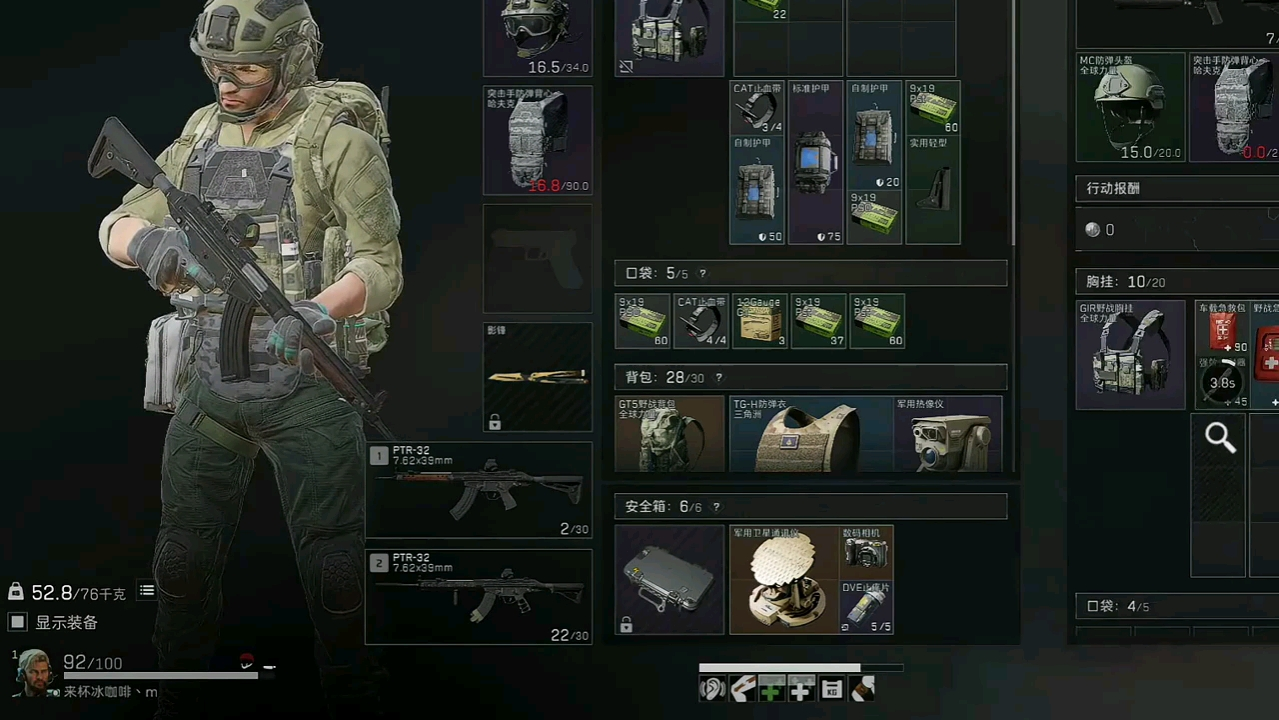1279x720 pixels.
Task: Select the GIR野战胸挂 chest rig slot
Action: [1130, 355]
